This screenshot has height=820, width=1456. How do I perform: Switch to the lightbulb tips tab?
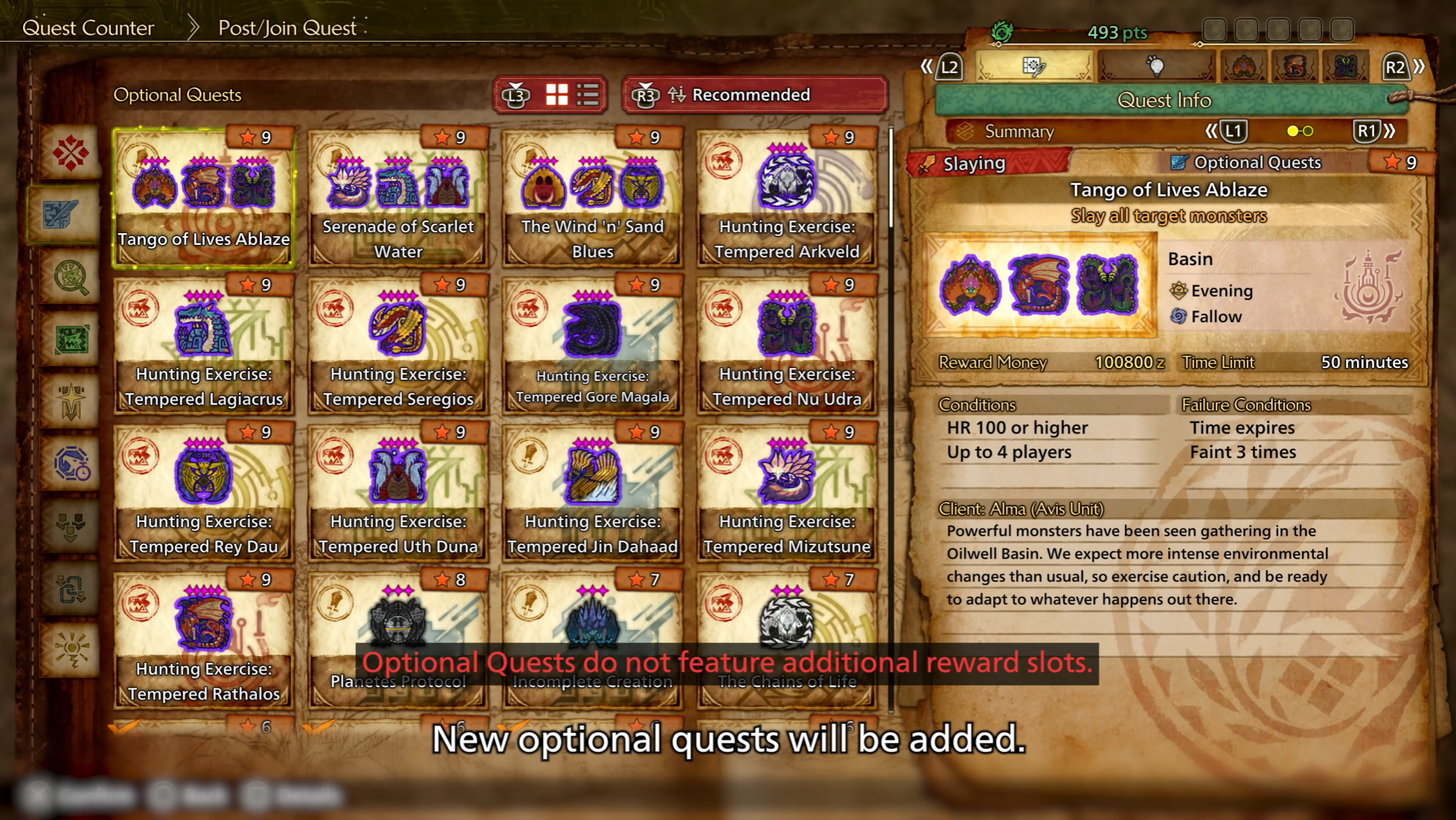[1156, 68]
